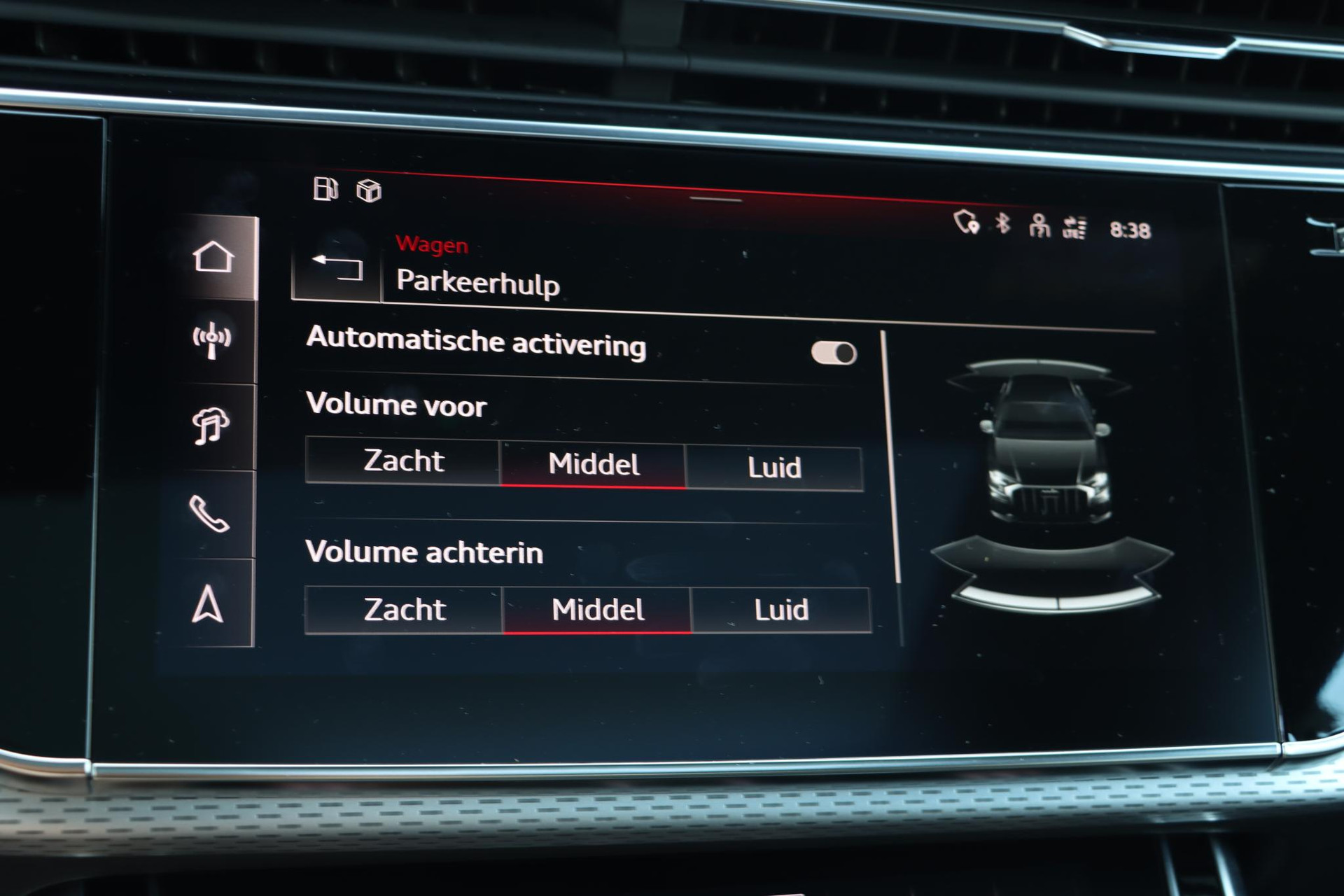The image size is (1344, 896).
Task: Choose Middel for Volume voor
Action: click(594, 464)
